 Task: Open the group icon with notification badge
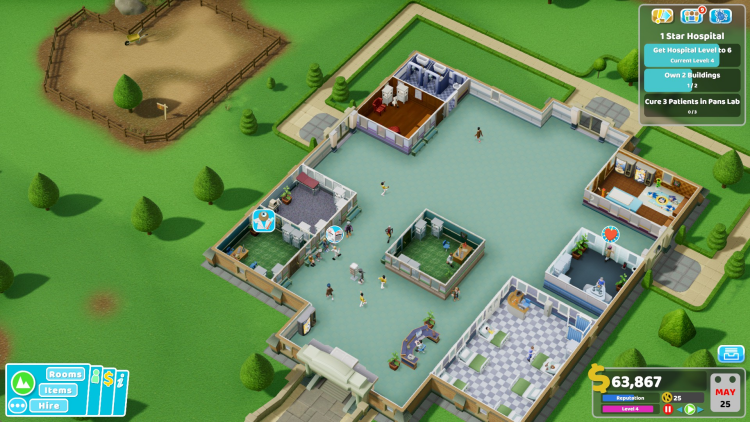coord(691,16)
